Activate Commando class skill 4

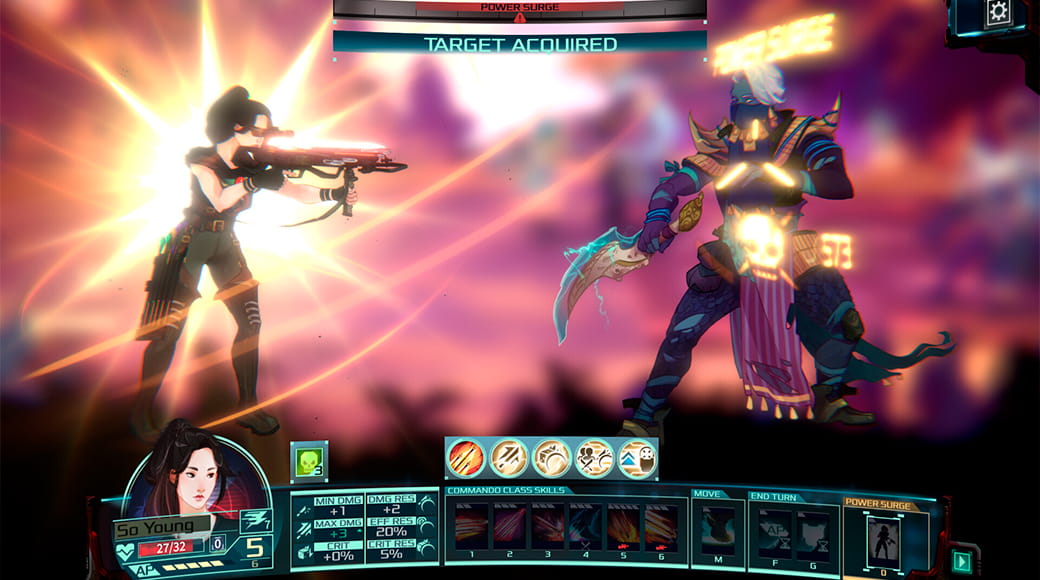585,525
